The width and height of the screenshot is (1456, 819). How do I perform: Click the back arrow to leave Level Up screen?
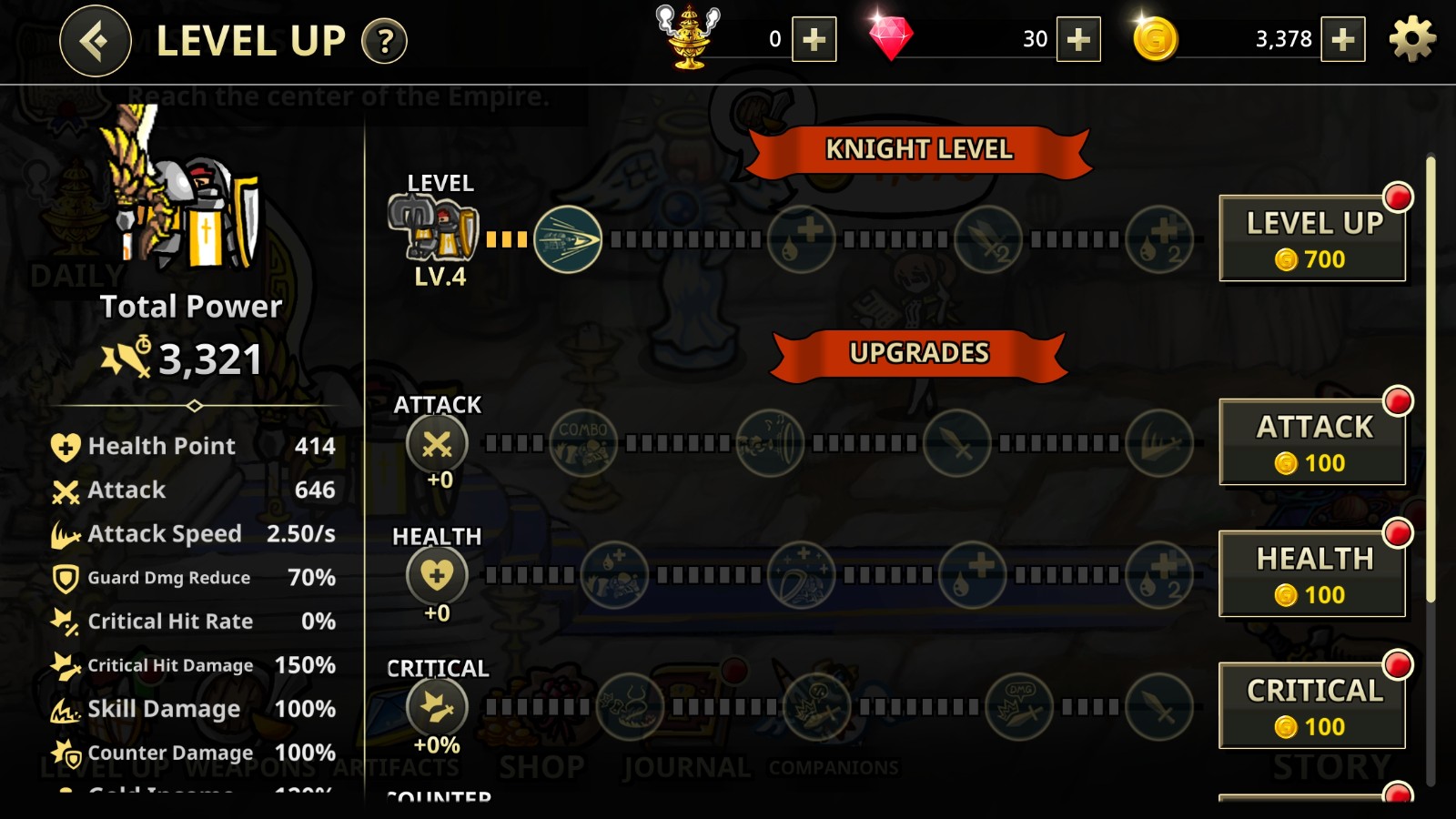(94, 40)
